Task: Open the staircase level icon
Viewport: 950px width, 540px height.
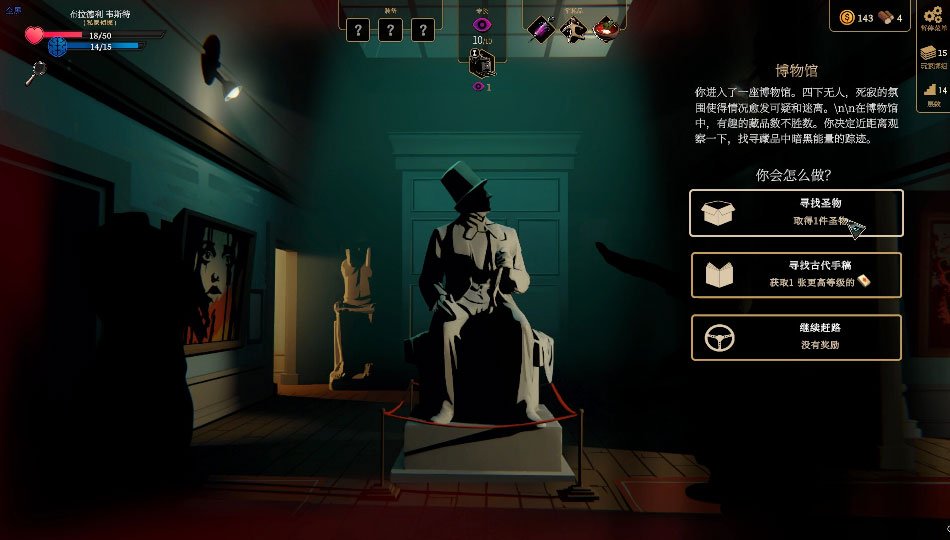Action: [x=930, y=90]
